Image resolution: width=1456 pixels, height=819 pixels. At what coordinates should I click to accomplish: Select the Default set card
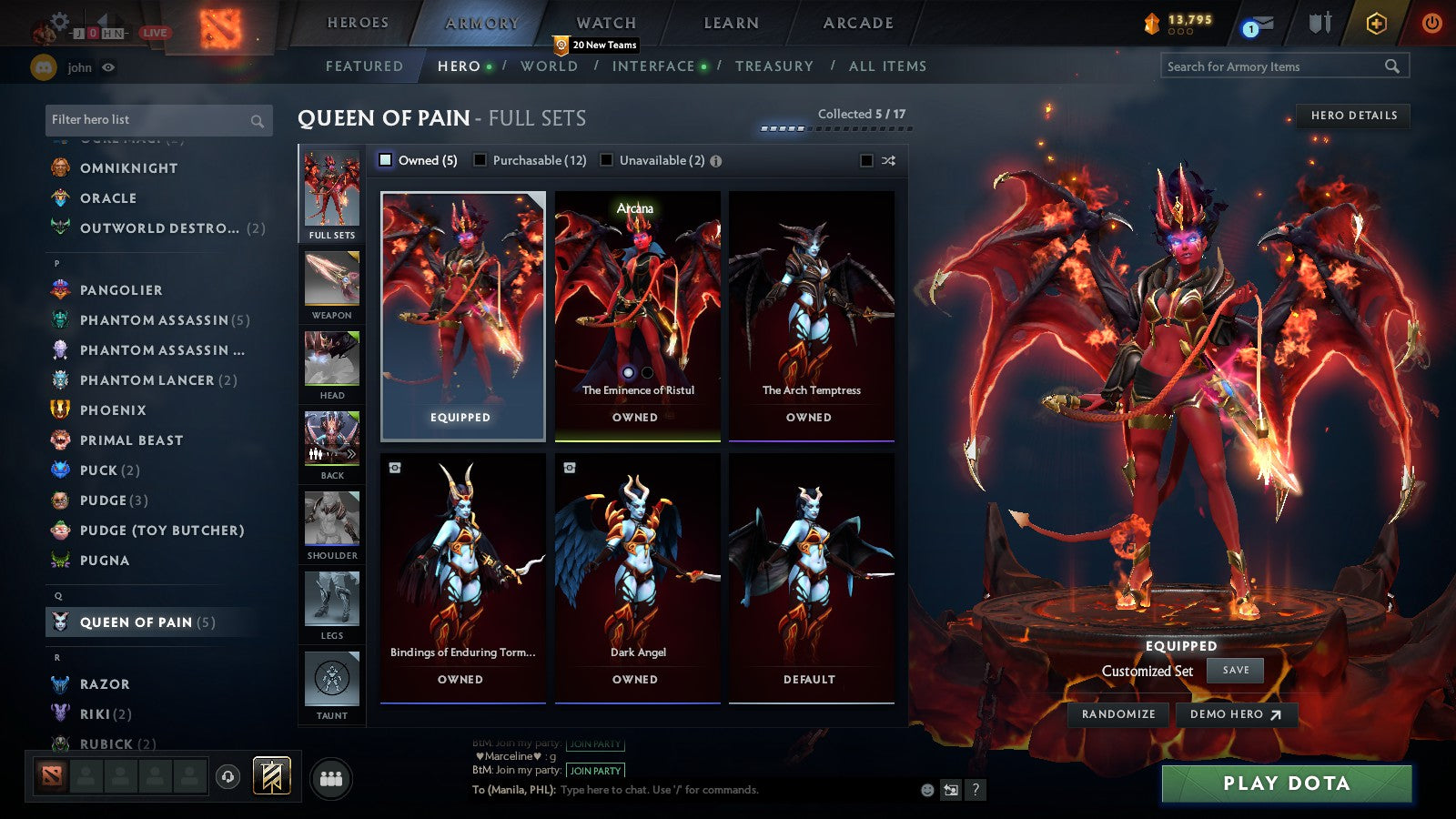pos(811,577)
